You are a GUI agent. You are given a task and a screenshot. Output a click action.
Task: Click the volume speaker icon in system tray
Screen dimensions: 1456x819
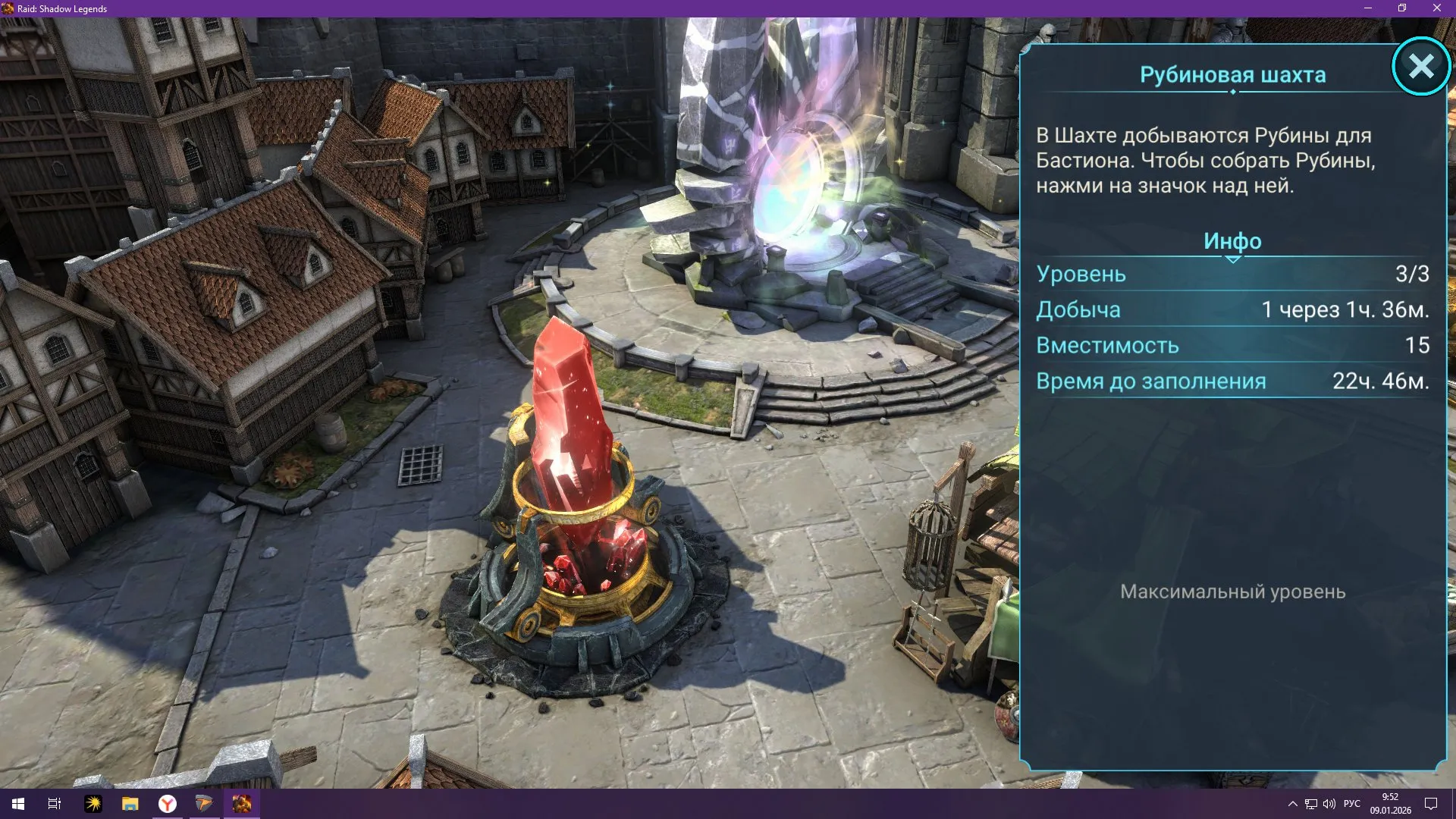(1329, 804)
